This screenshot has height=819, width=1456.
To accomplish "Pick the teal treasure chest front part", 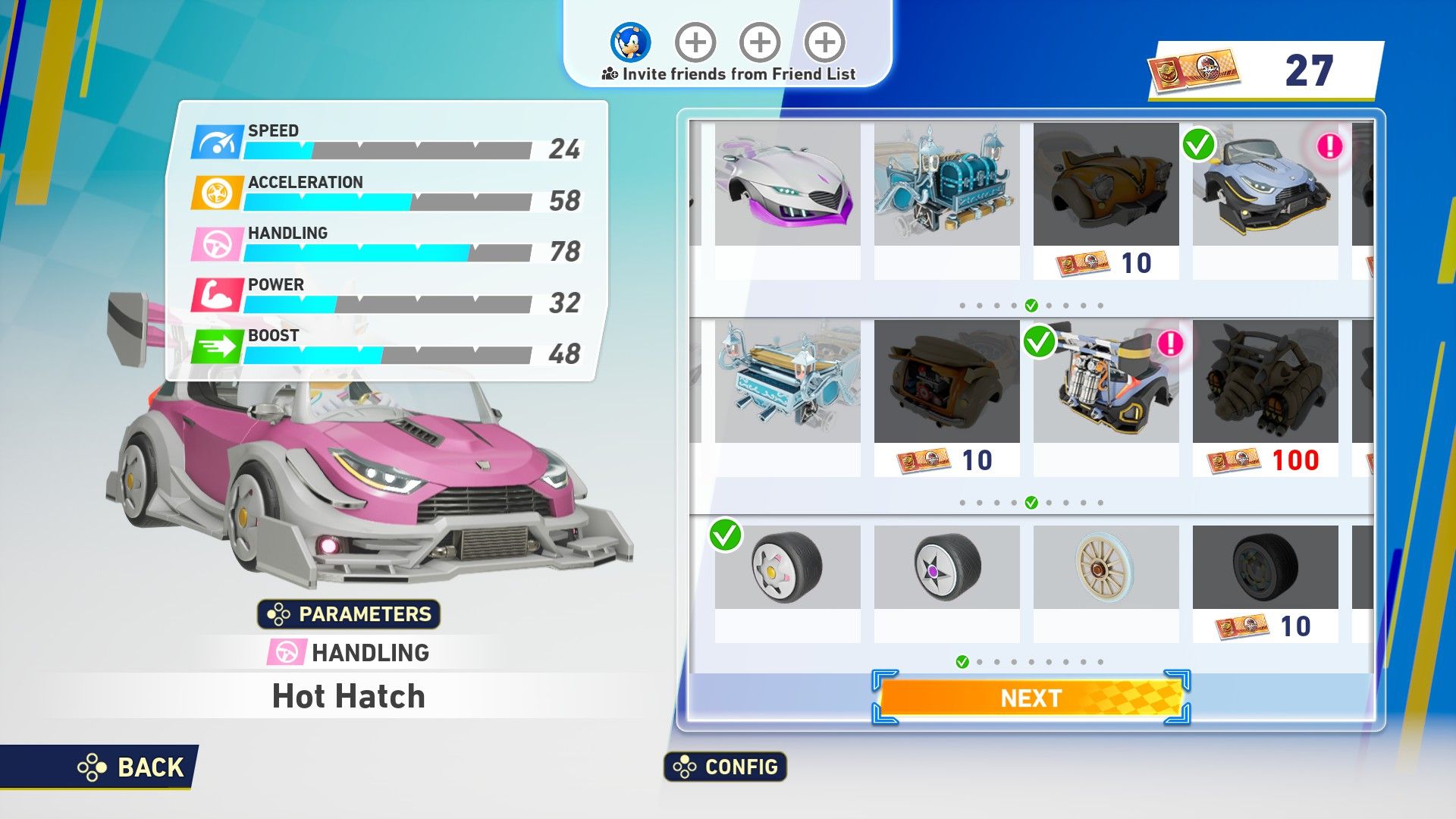I will pos(946,186).
